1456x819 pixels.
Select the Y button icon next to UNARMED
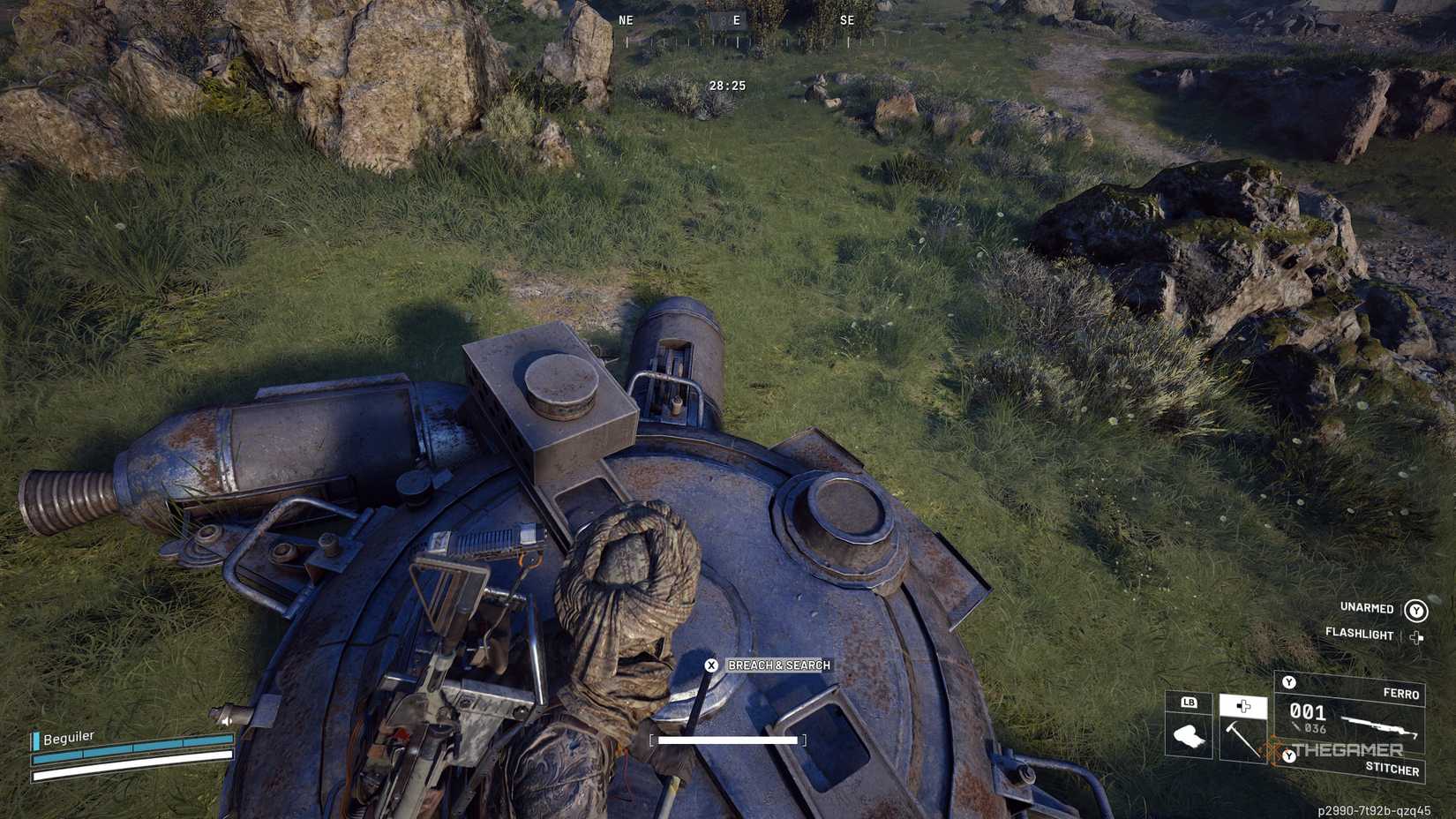tap(1415, 611)
